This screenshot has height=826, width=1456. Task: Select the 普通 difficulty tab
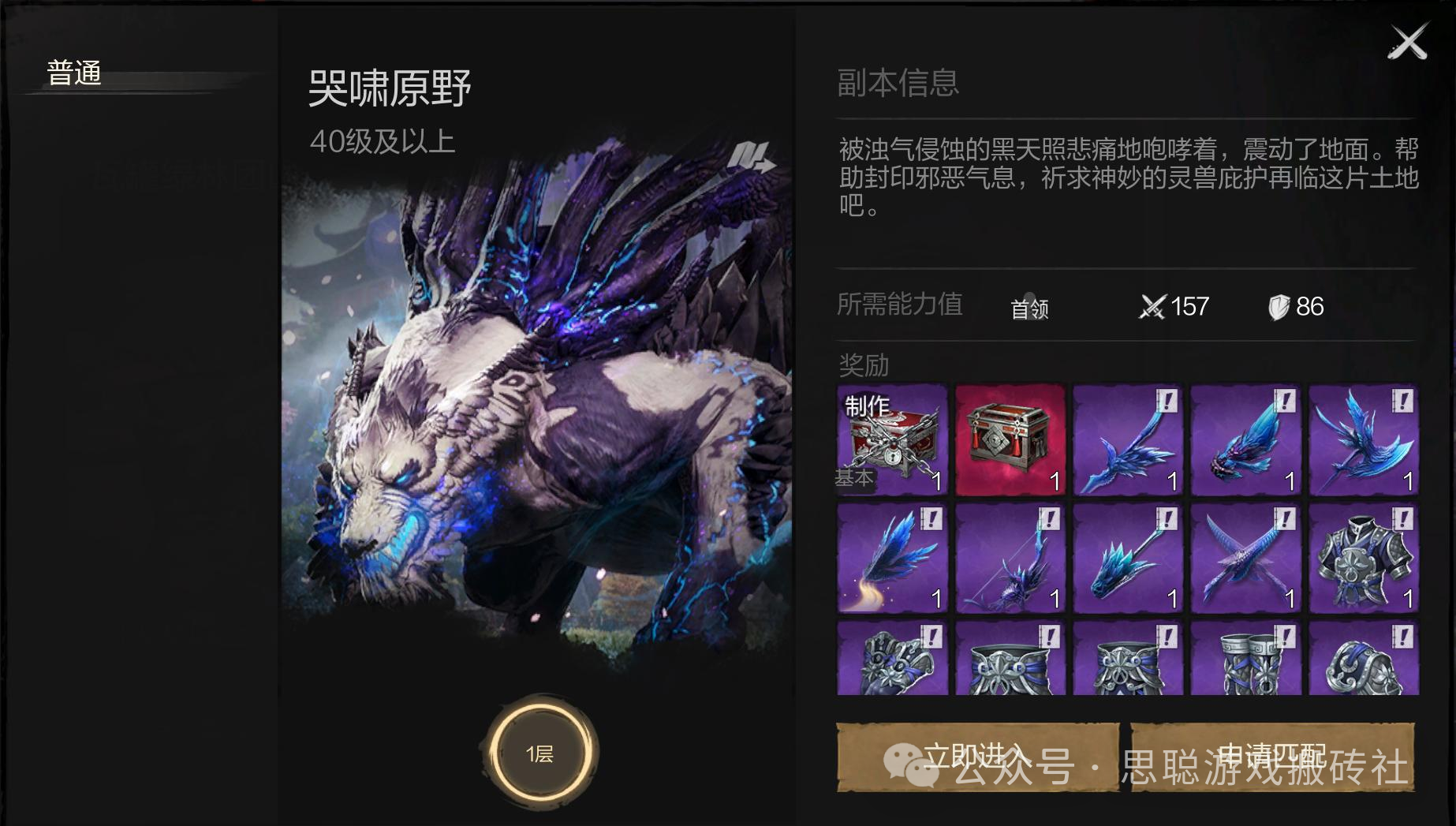(x=74, y=73)
